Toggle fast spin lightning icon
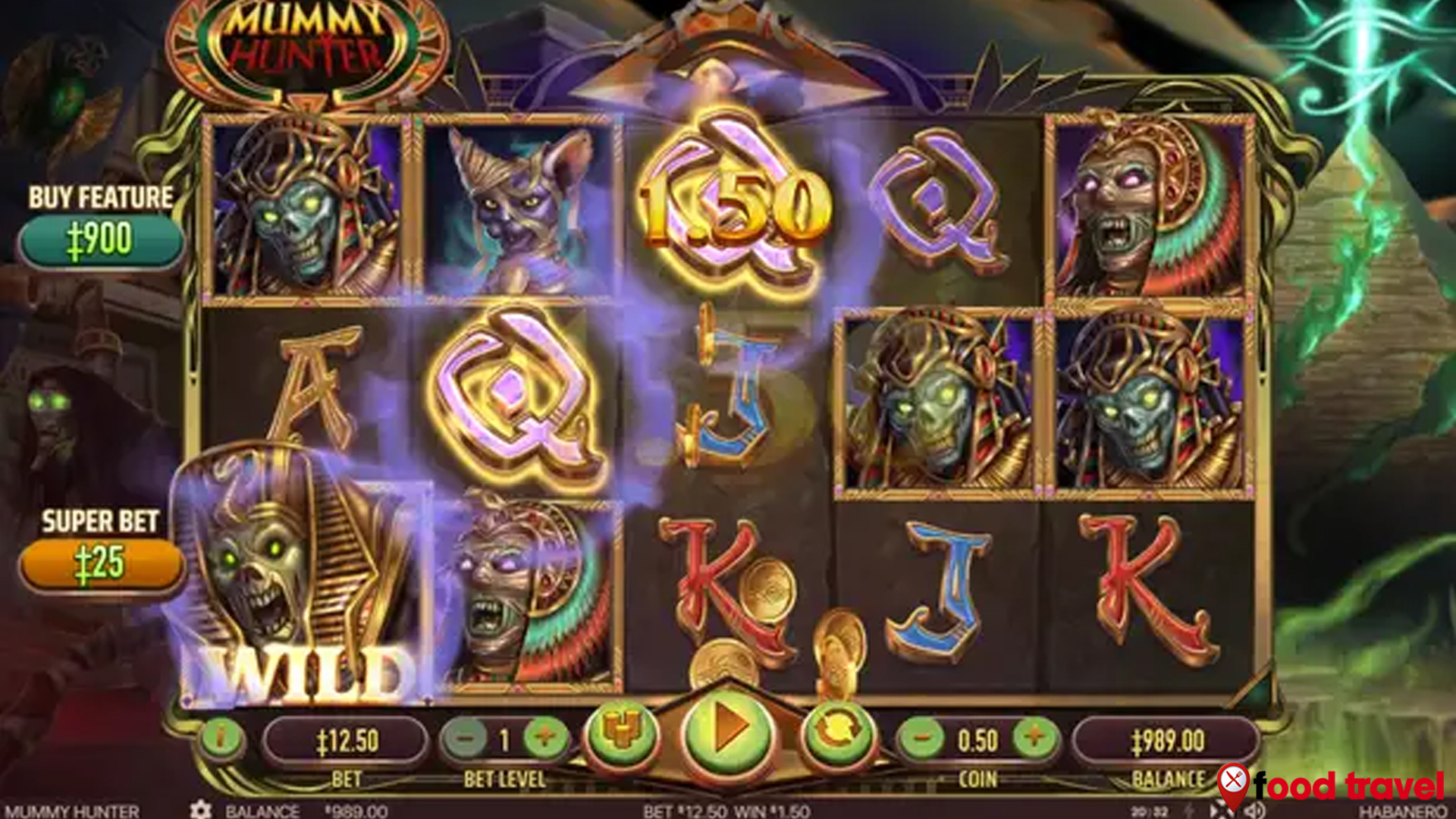The height and width of the screenshot is (819, 1456). click(1188, 810)
